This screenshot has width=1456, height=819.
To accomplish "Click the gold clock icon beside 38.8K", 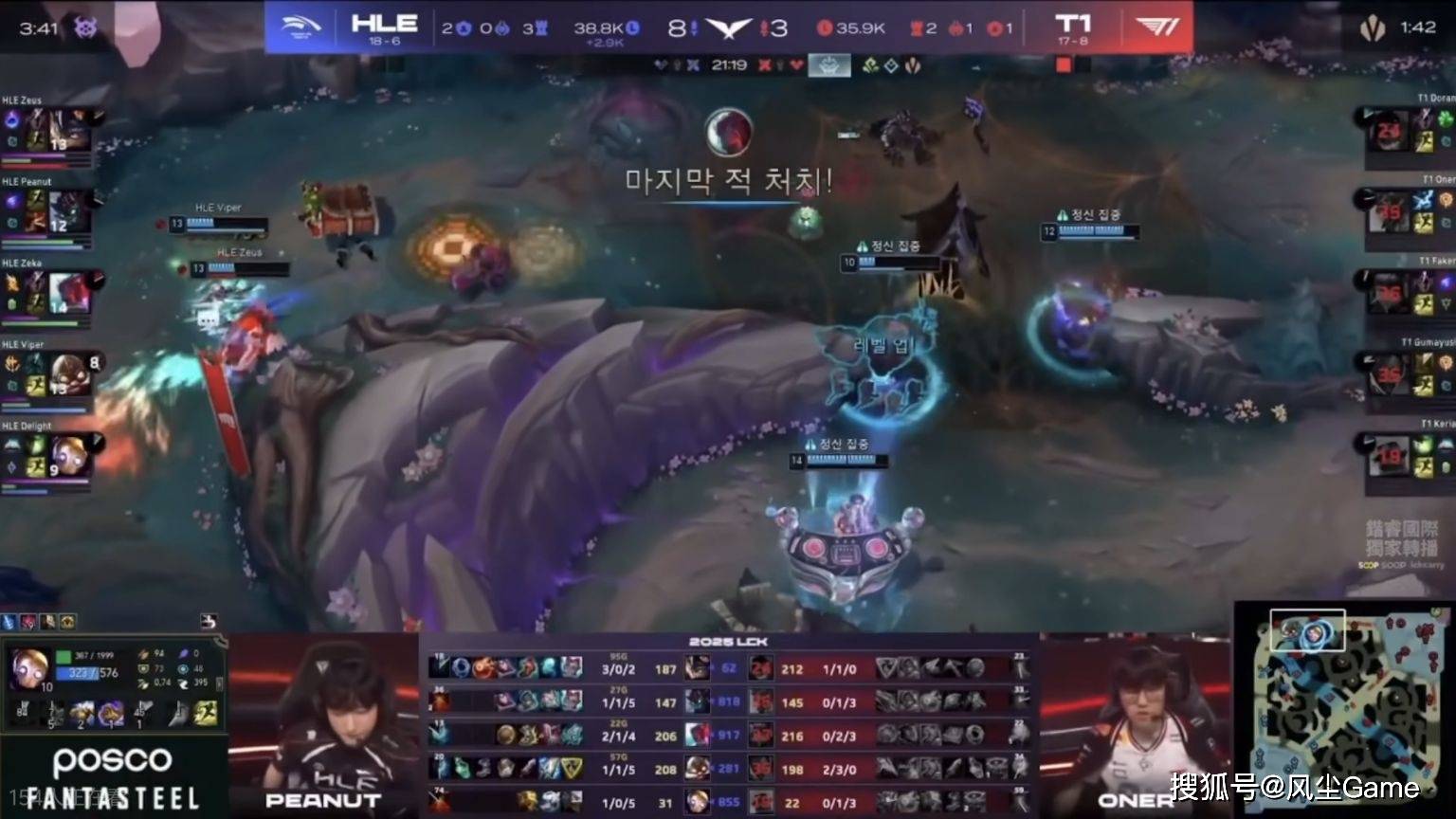I will pos(633,26).
